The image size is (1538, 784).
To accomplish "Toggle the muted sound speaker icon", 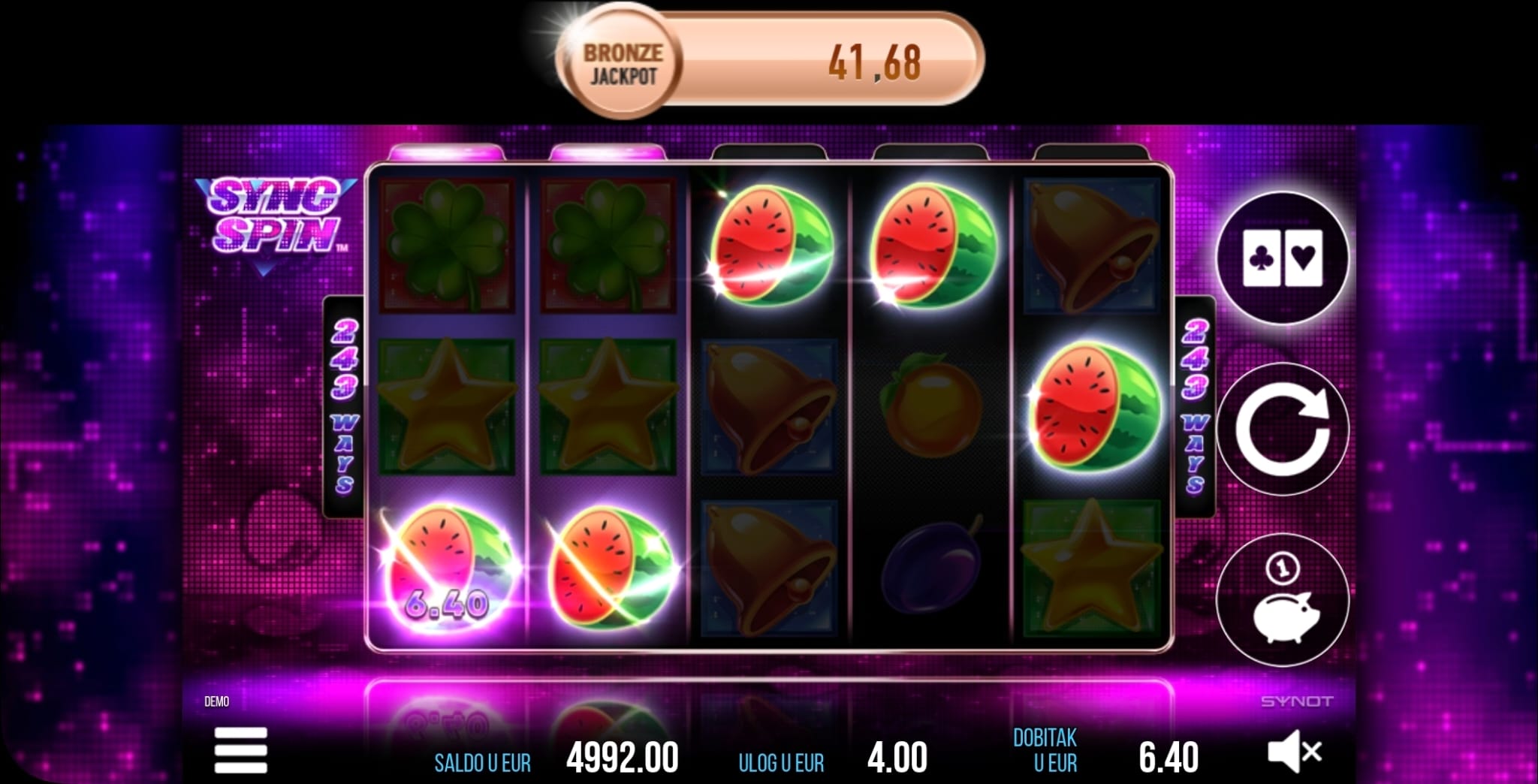I will 1293,752.
